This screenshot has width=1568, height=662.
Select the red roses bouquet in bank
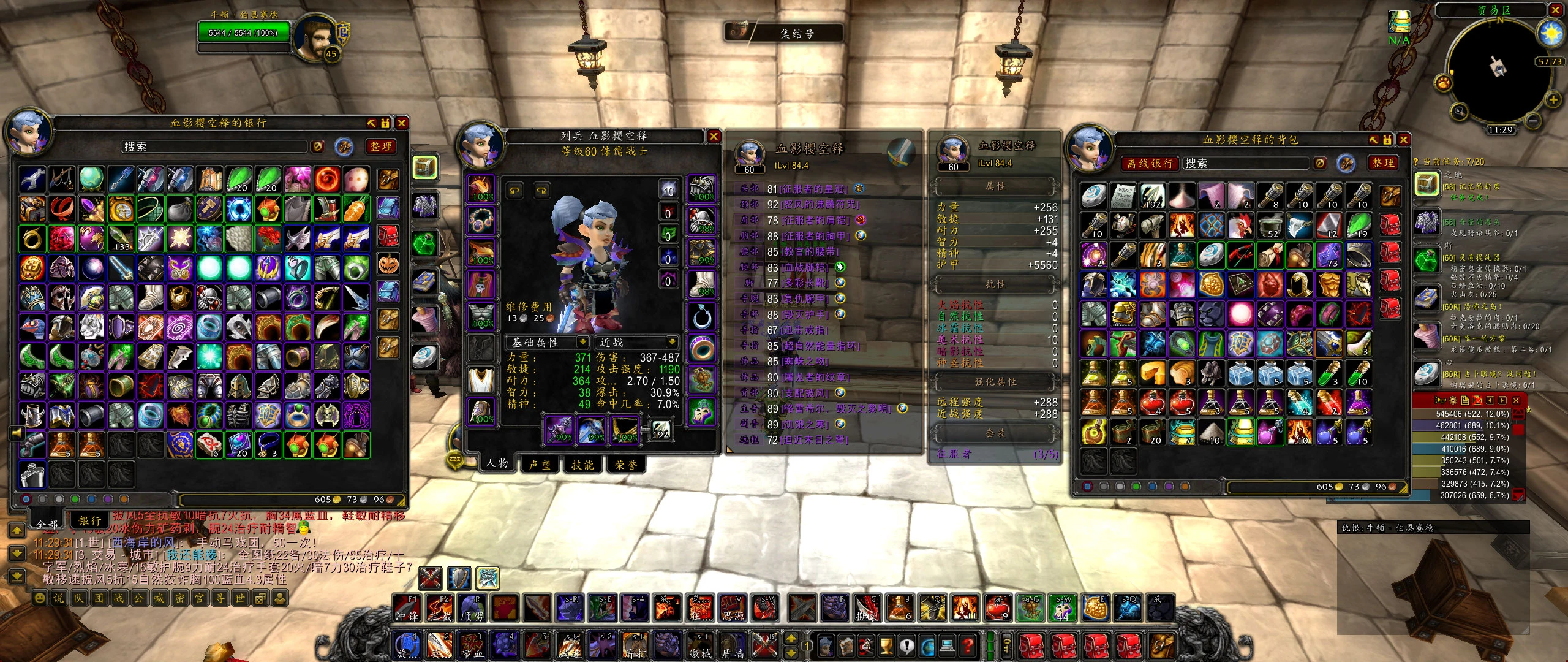[x=268, y=239]
